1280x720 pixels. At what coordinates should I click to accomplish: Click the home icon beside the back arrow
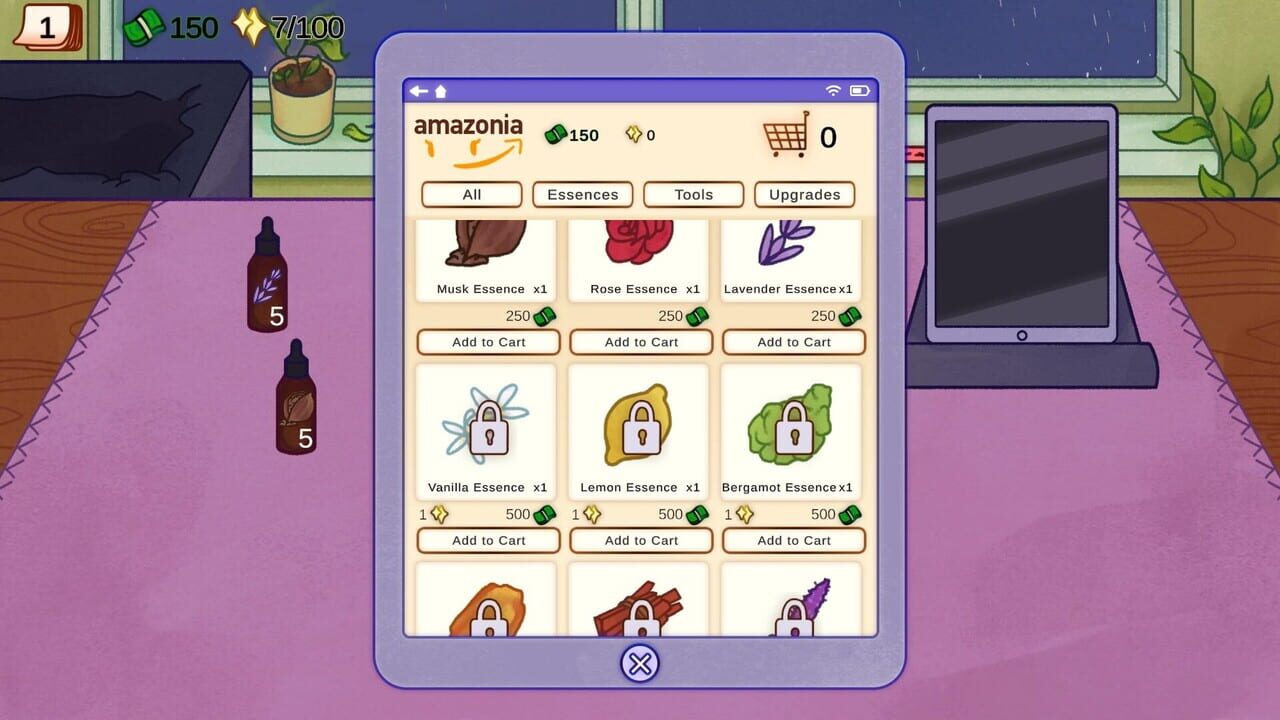[441, 90]
